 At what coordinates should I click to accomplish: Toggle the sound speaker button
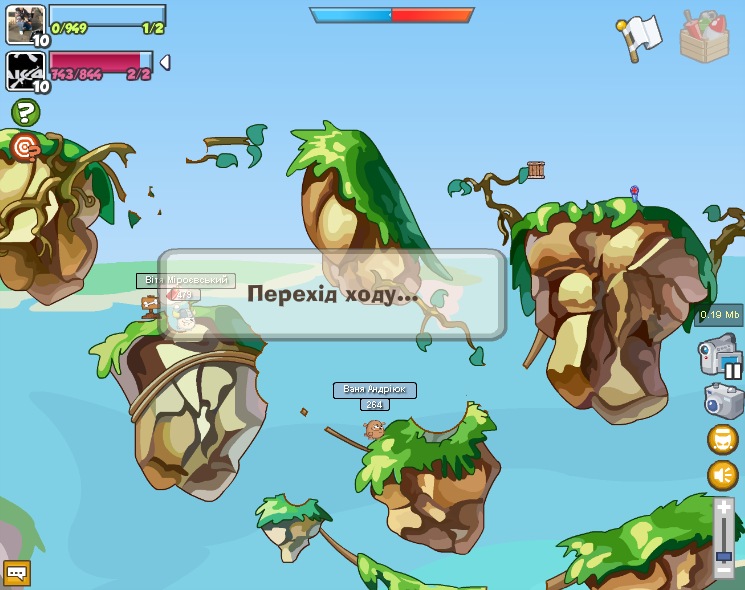pyautogui.click(x=723, y=475)
